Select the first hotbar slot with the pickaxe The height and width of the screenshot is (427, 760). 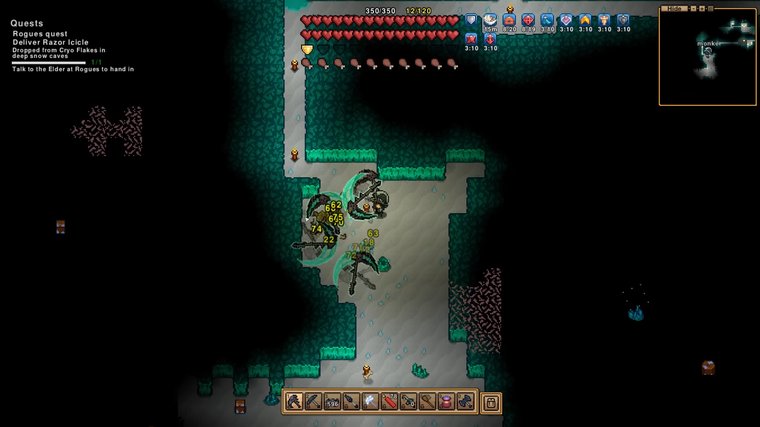(x=295, y=402)
